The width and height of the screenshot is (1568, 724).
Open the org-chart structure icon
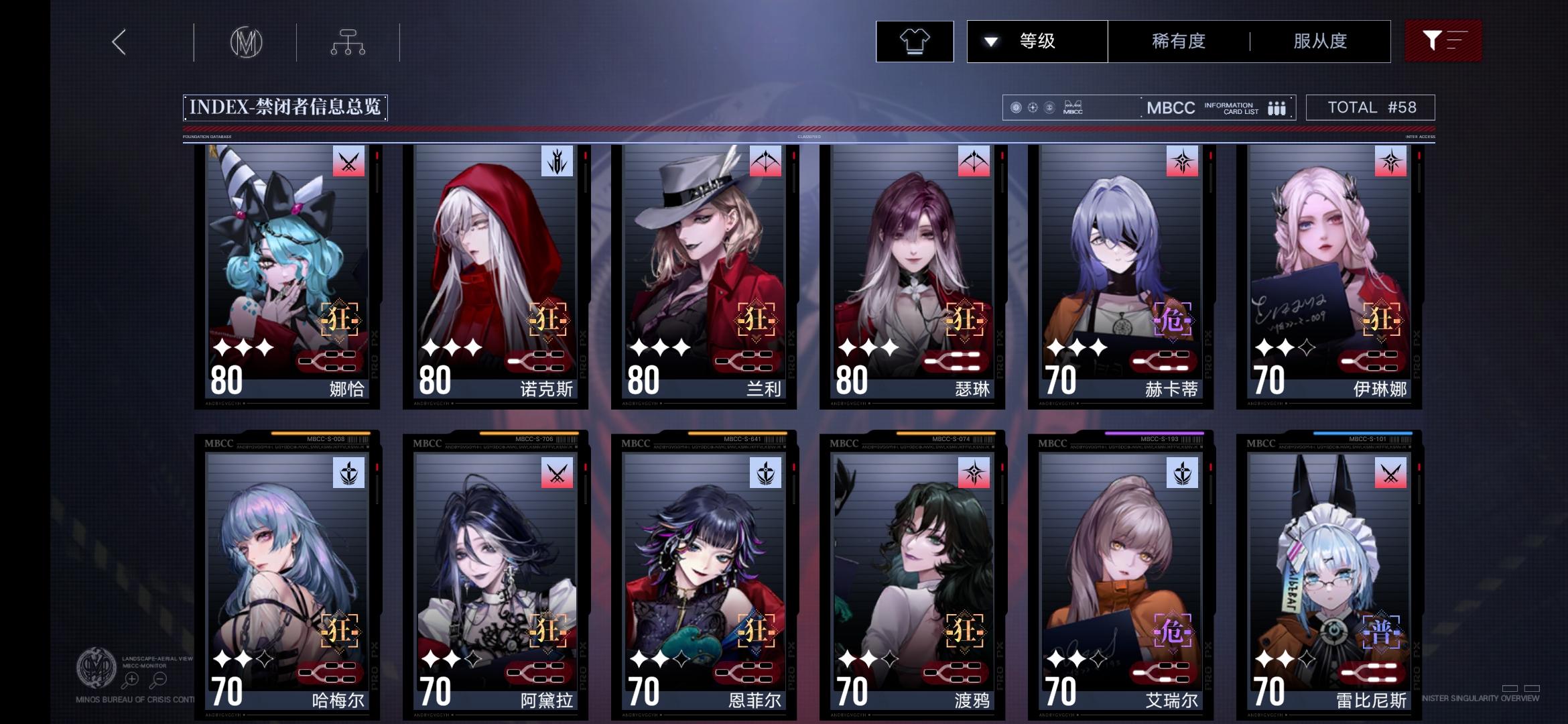click(347, 41)
